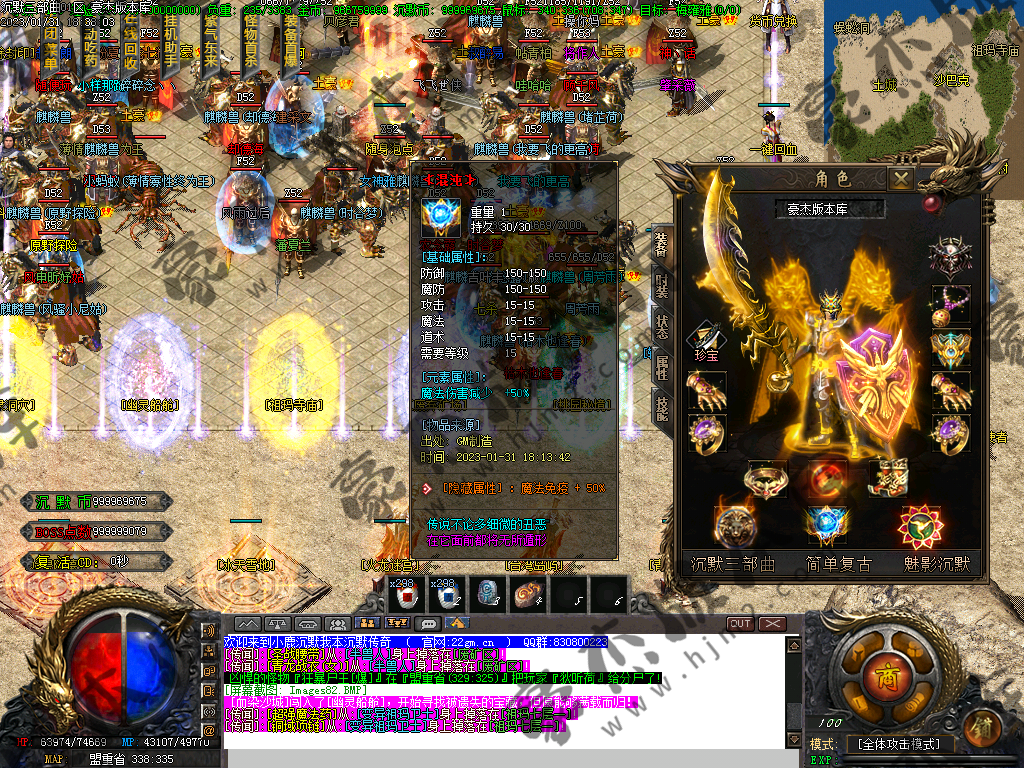
Task: Open the 状态 status tab
Action: [661, 329]
